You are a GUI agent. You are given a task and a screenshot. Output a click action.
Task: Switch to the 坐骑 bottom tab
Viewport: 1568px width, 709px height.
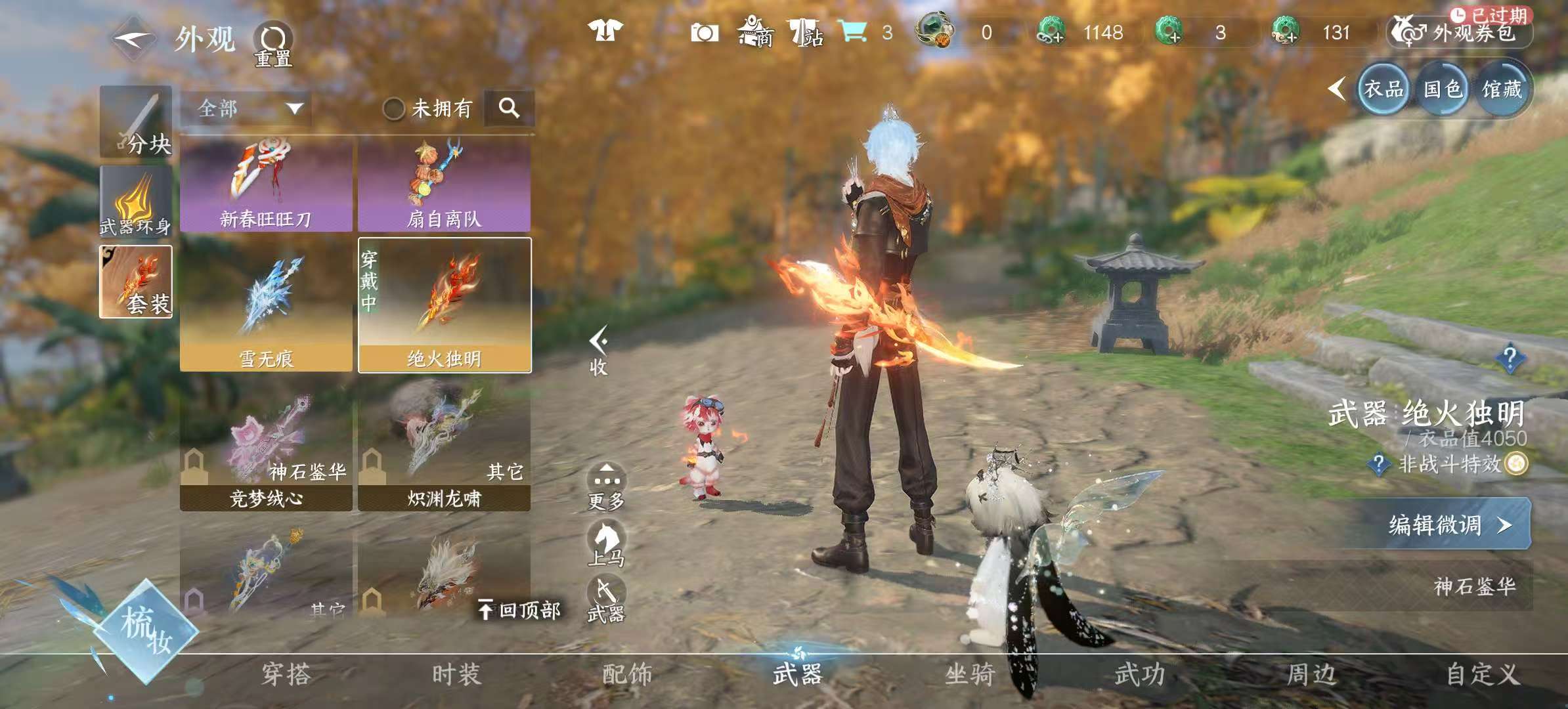pyautogui.click(x=969, y=674)
